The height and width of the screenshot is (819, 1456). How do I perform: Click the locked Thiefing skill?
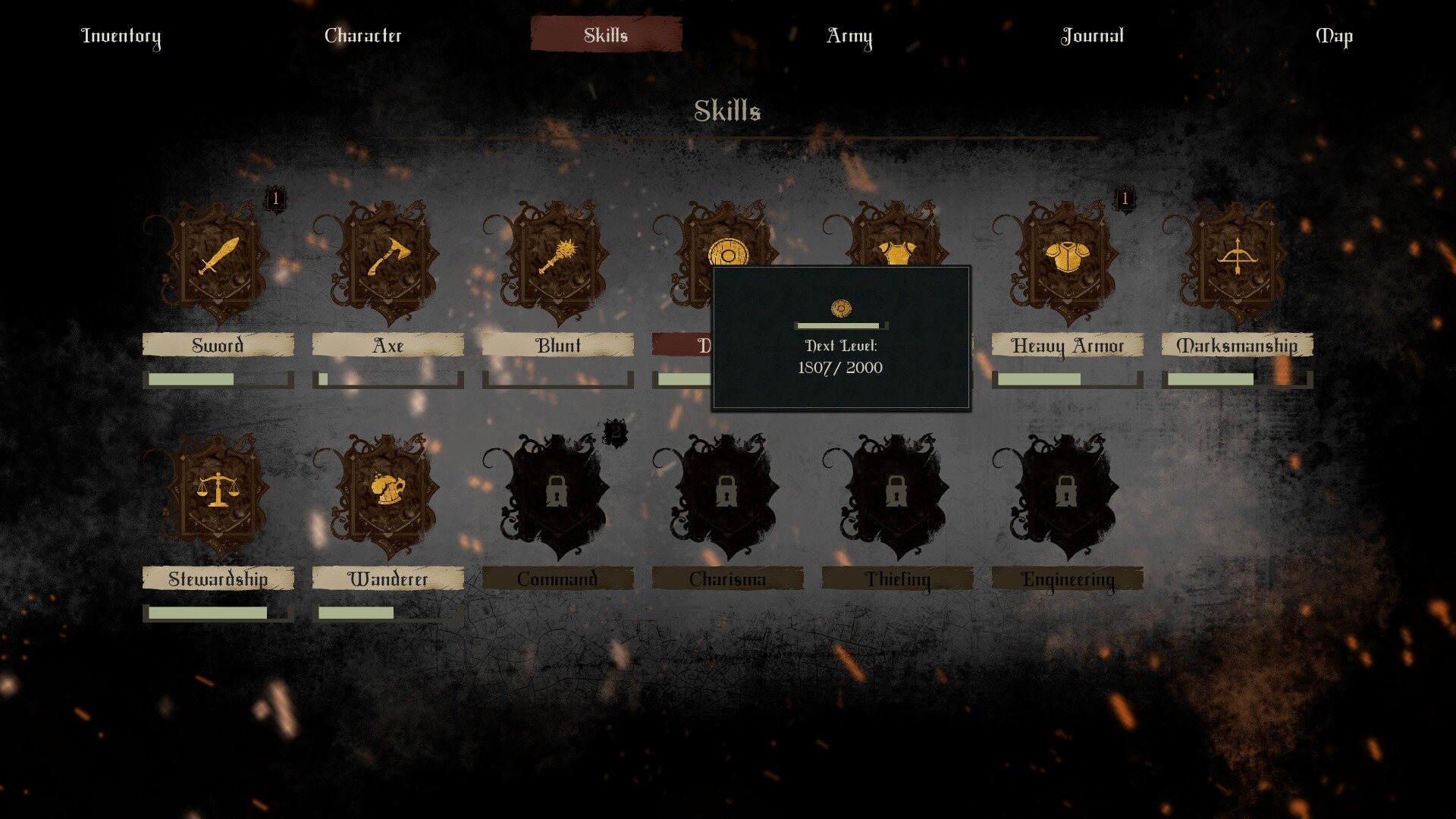tap(897, 493)
